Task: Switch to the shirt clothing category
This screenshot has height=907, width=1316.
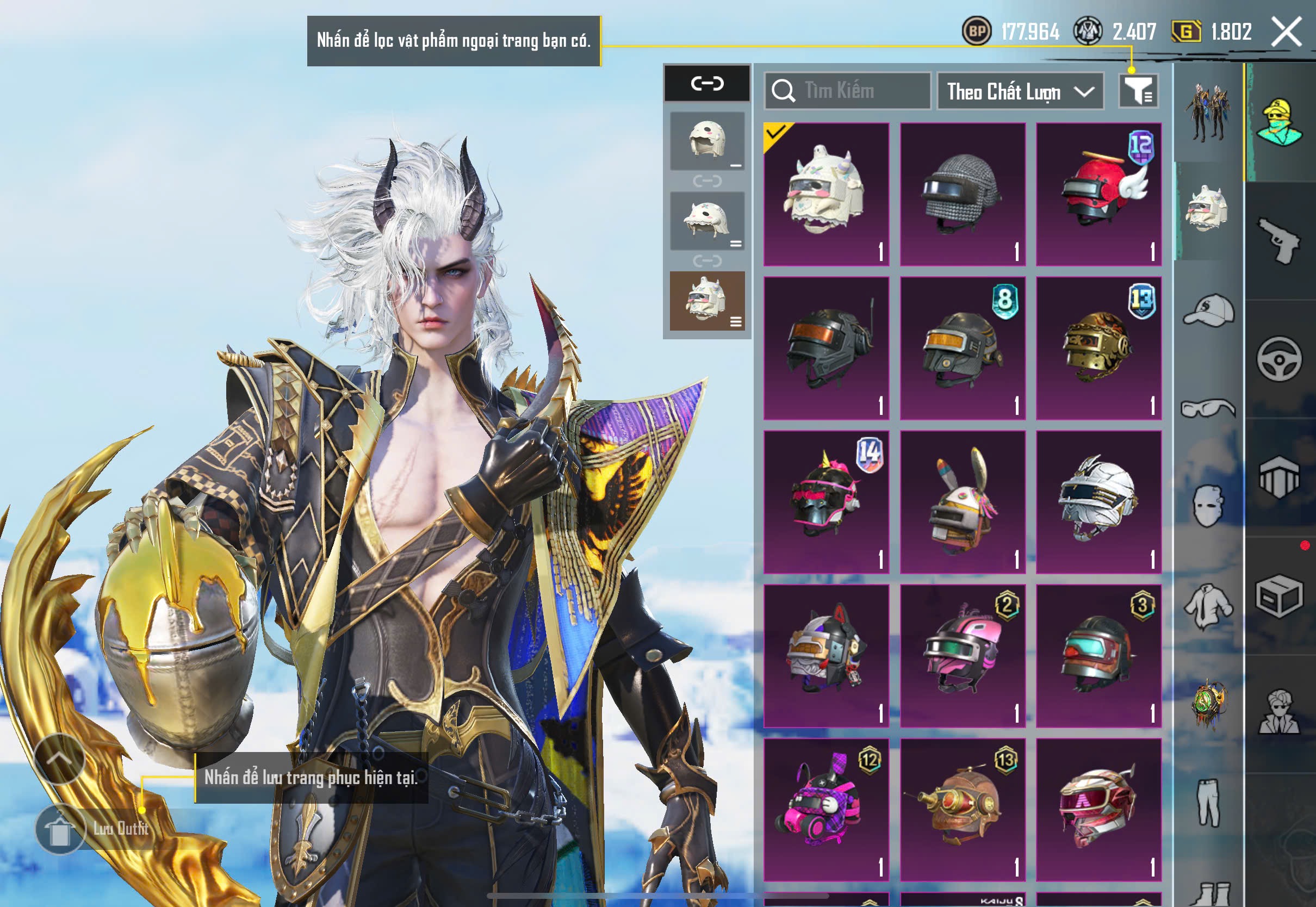Action: tap(1209, 605)
